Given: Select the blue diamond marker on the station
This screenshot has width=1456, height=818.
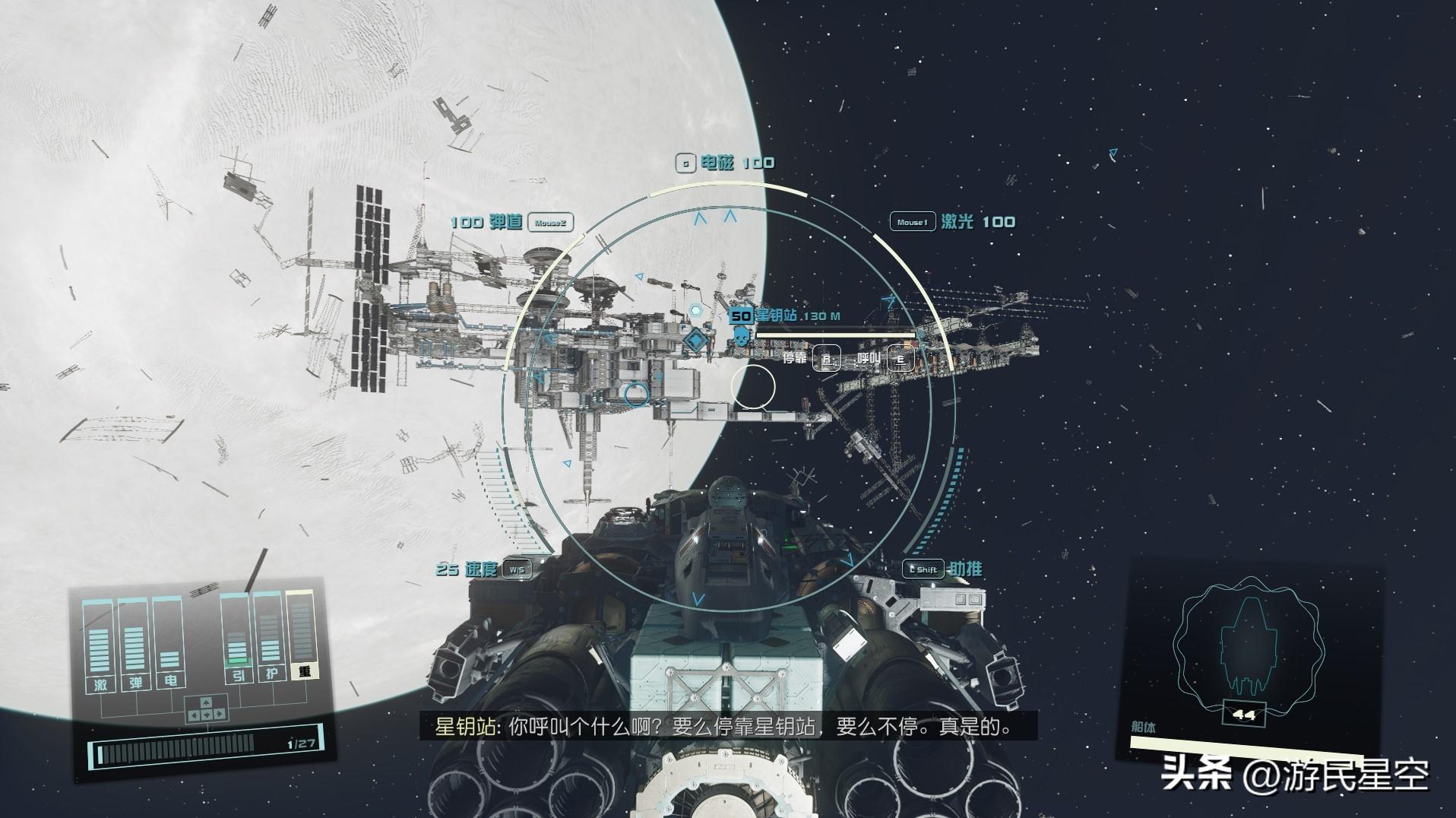Looking at the screenshot, I should (x=693, y=340).
